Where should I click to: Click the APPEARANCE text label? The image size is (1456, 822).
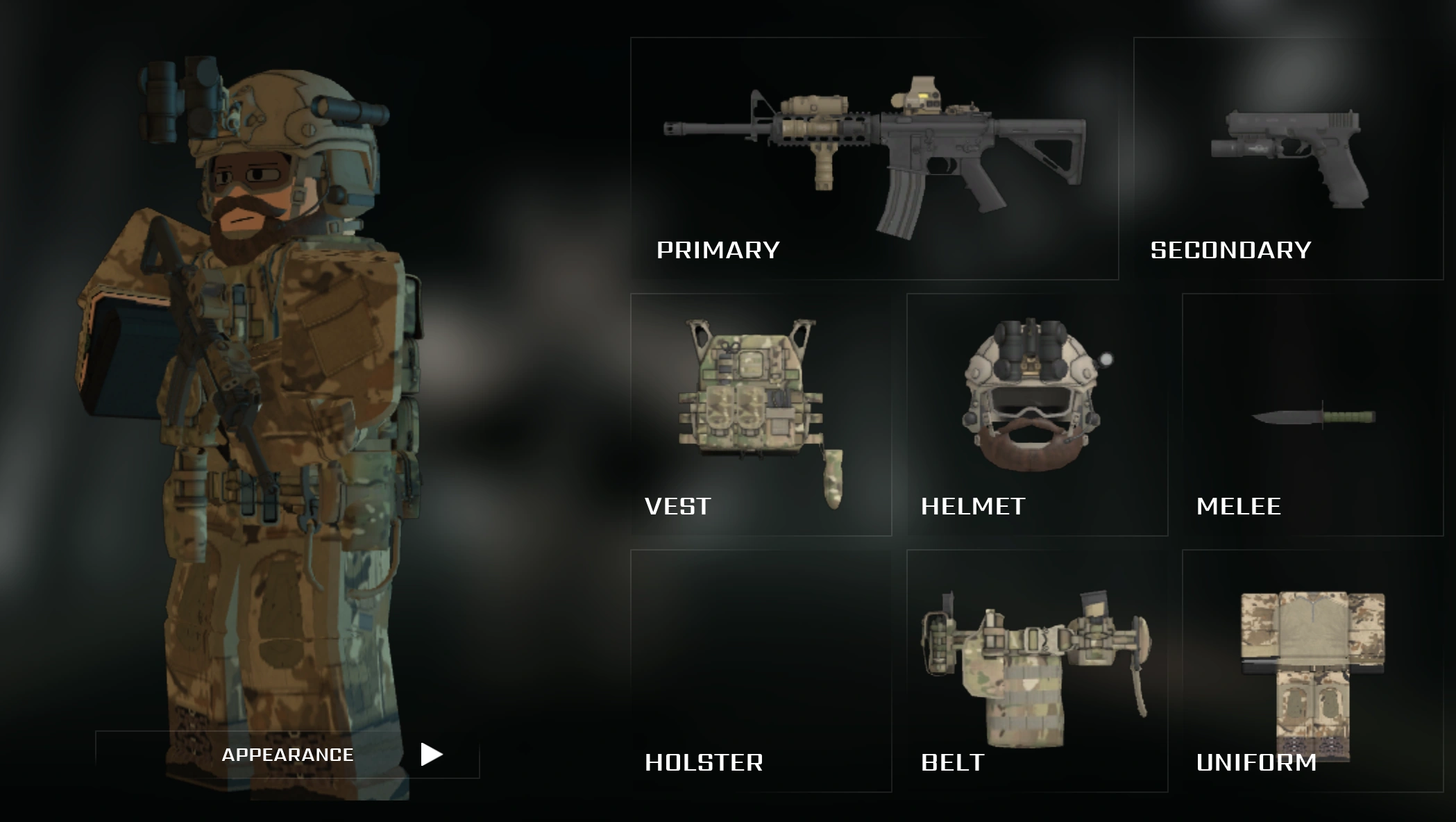(287, 753)
